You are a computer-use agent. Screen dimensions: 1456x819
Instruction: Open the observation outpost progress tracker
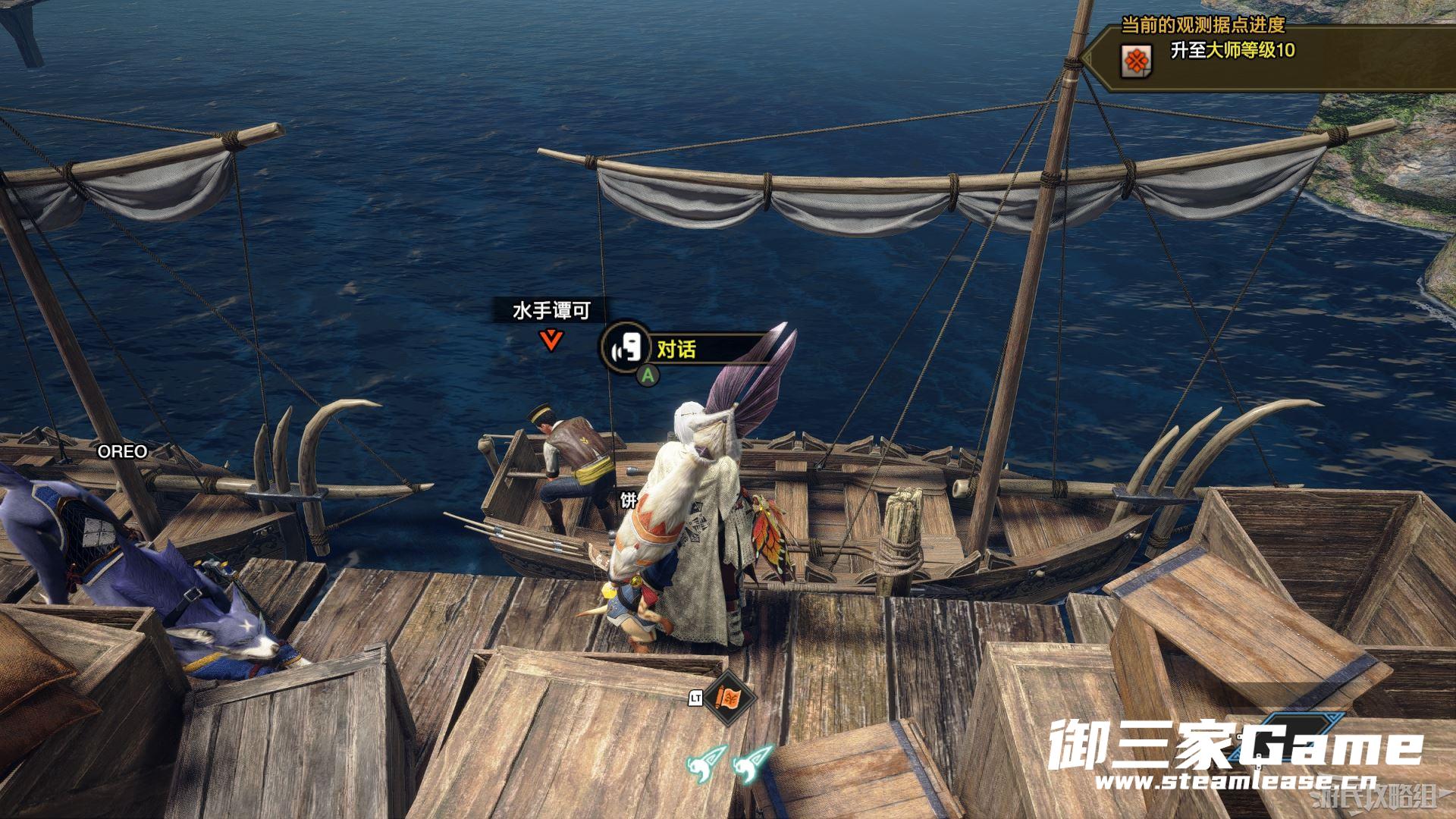[1203, 26]
